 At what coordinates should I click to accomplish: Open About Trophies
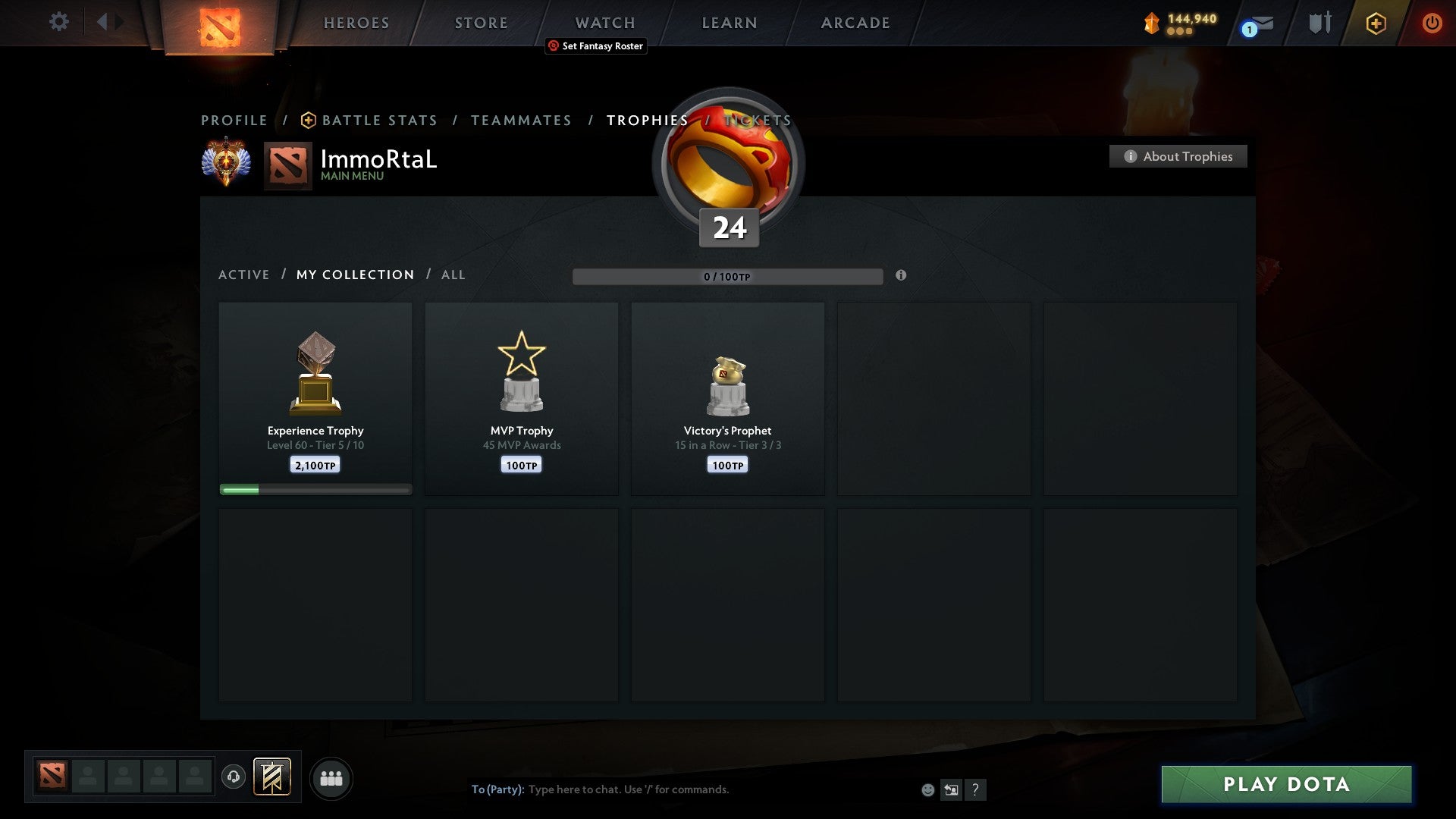(1178, 156)
